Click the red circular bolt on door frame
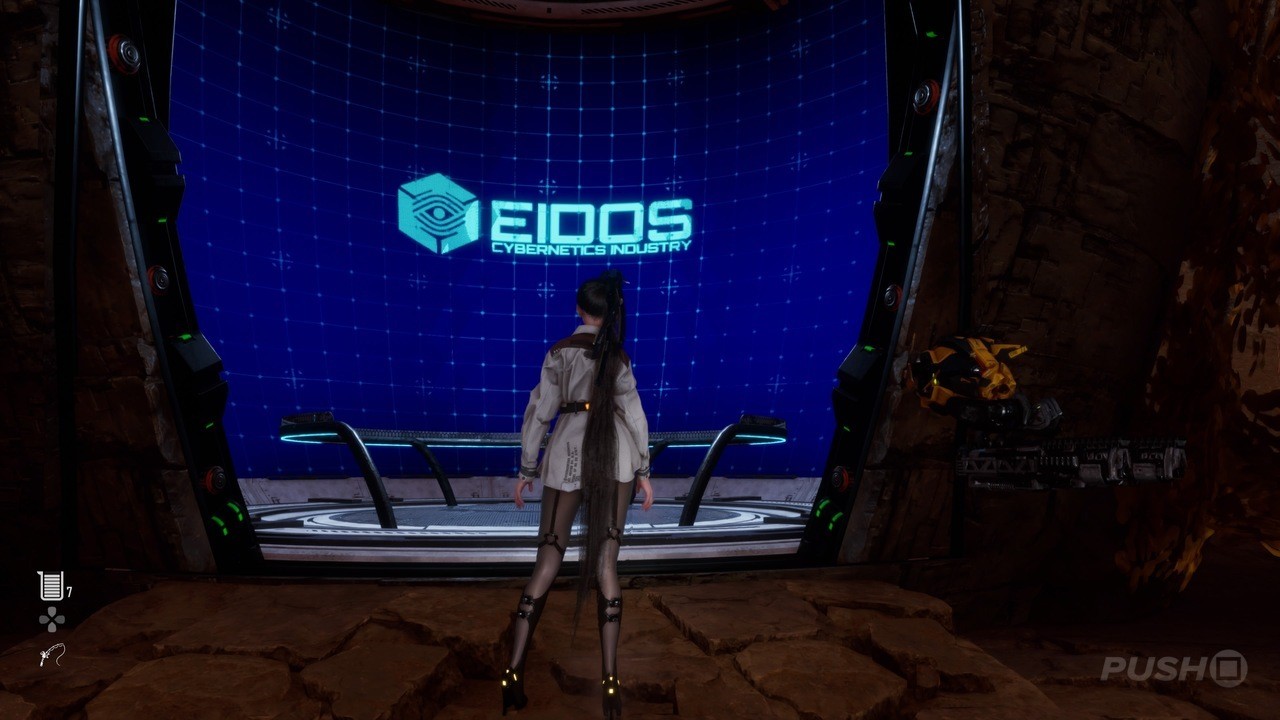The height and width of the screenshot is (720, 1280). (127, 50)
